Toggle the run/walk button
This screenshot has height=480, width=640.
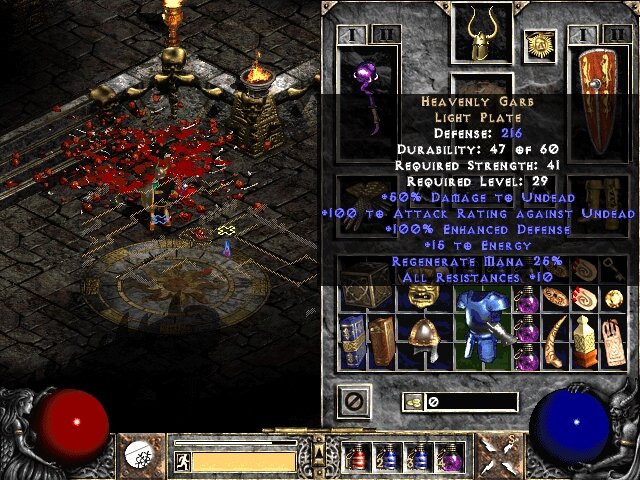(x=182, y=462)
